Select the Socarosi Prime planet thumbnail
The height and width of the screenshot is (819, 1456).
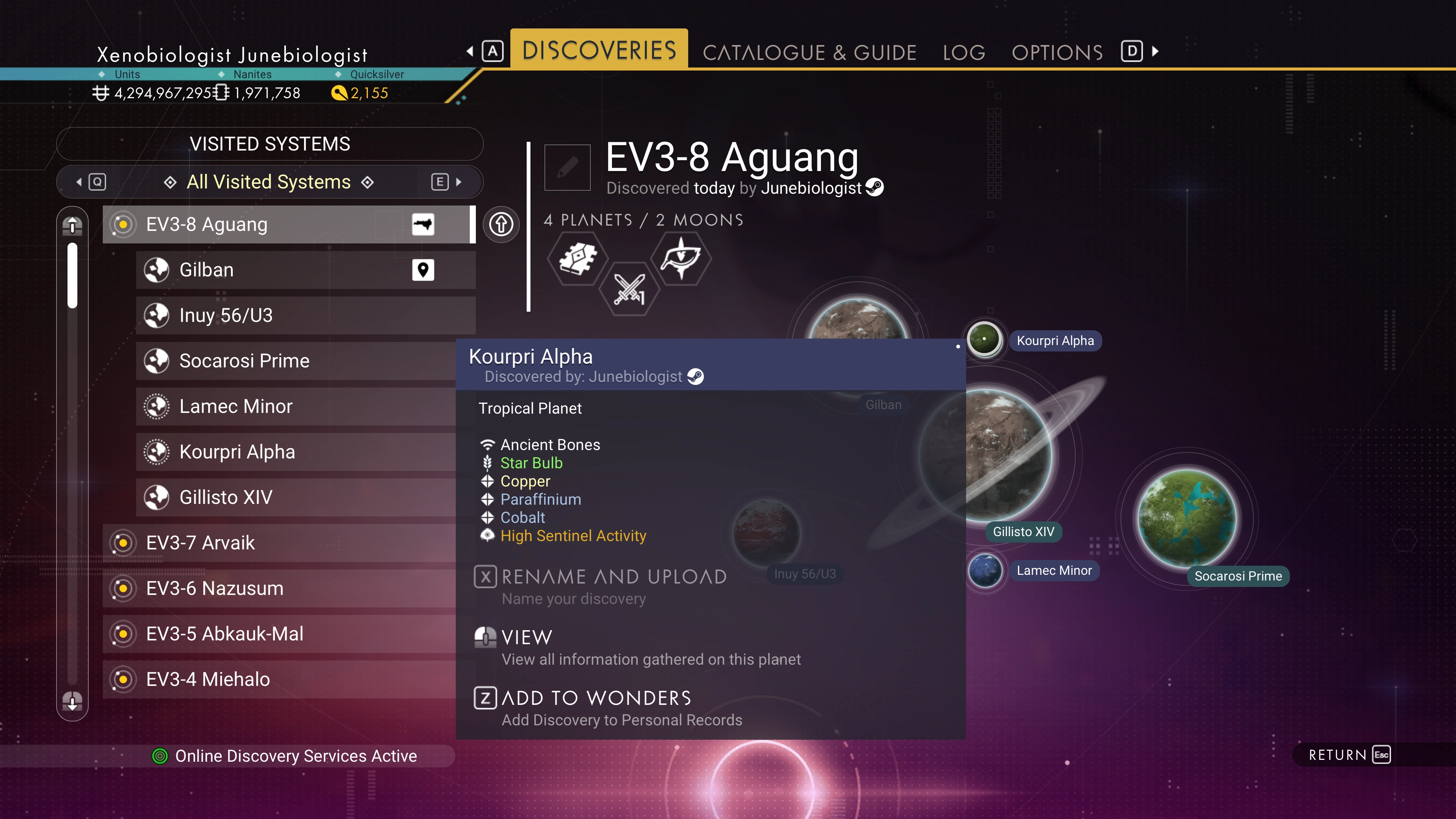[1186, 518]
